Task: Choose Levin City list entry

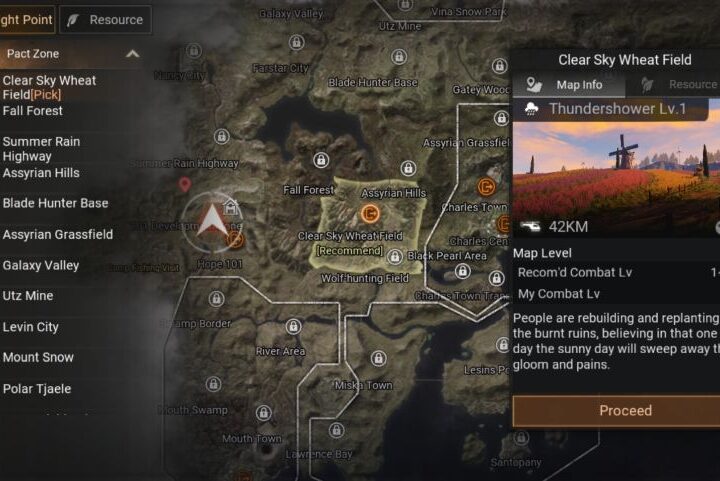Action: 31,327
